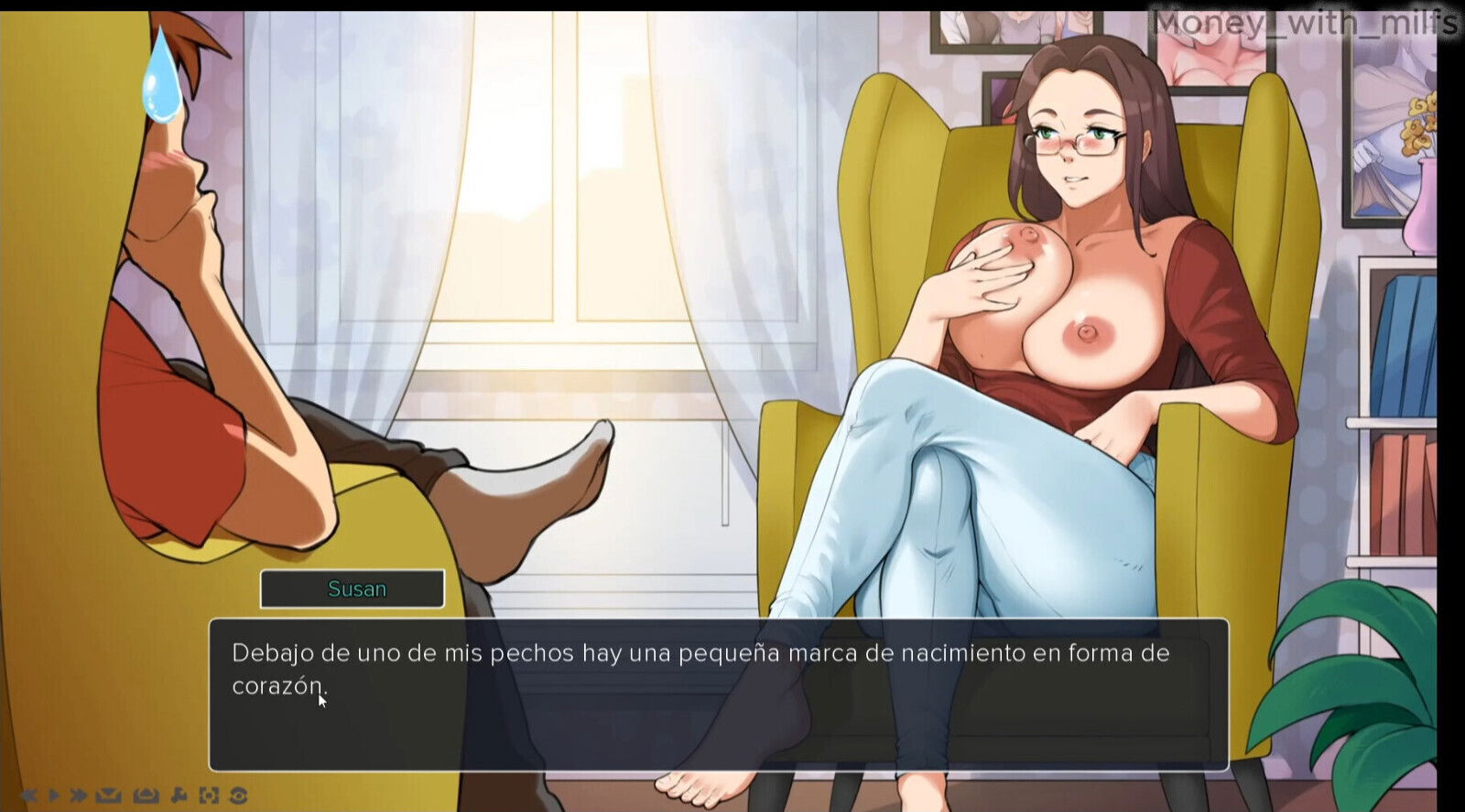Open the preferences wrench icon
This screenshot has width=1465, height=812.
click(179, 795)
